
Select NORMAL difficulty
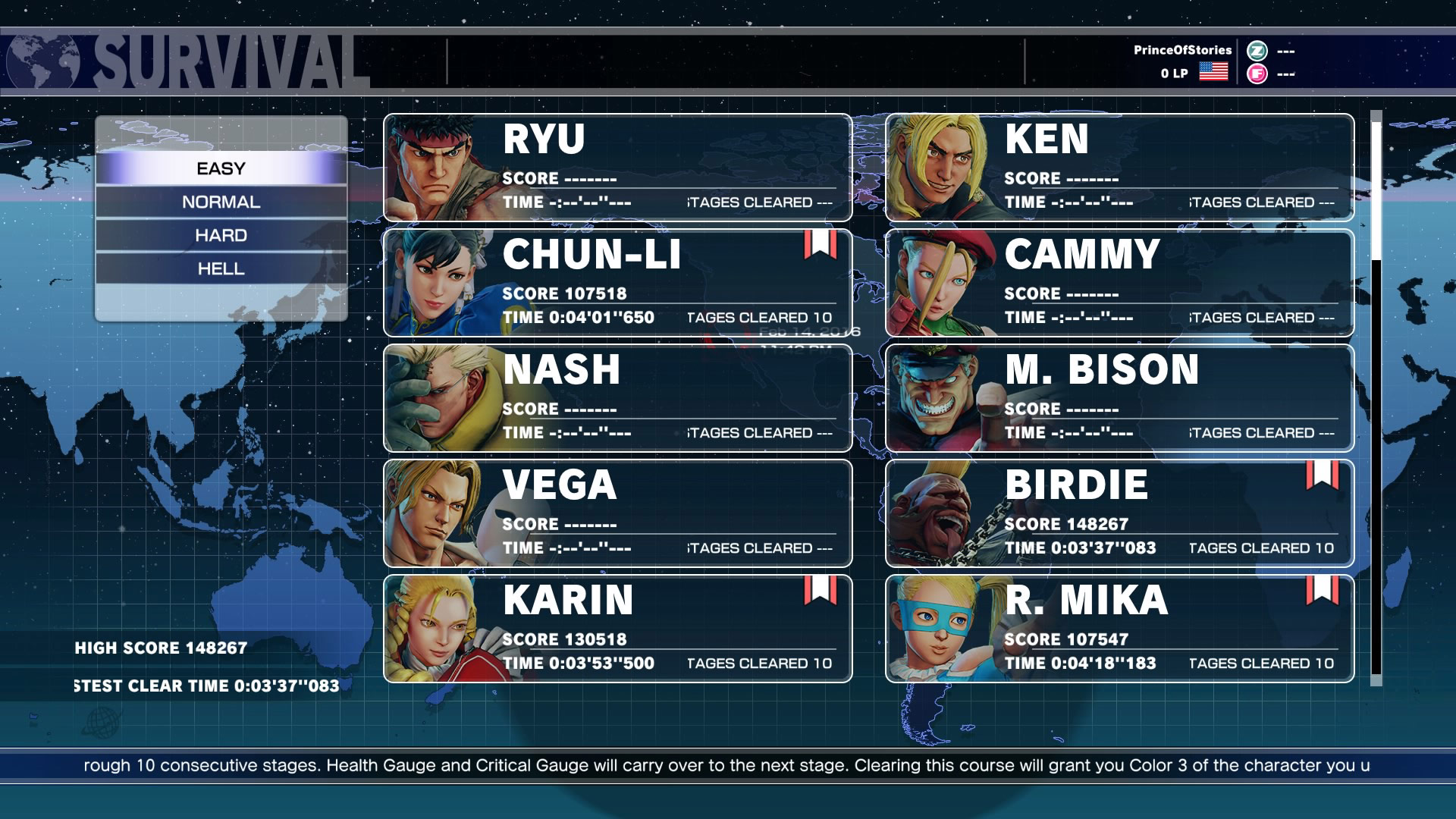220,202
